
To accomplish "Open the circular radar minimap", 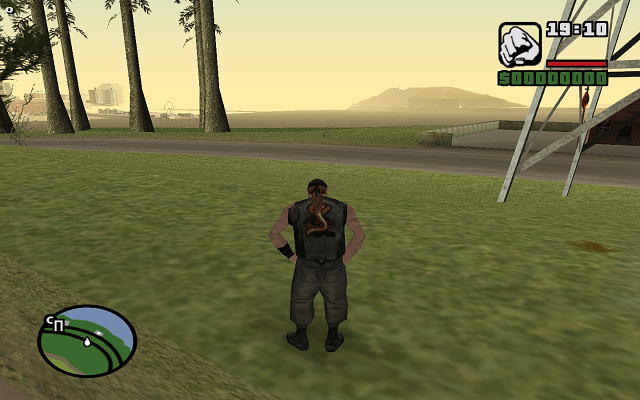I will coord(87,341).
